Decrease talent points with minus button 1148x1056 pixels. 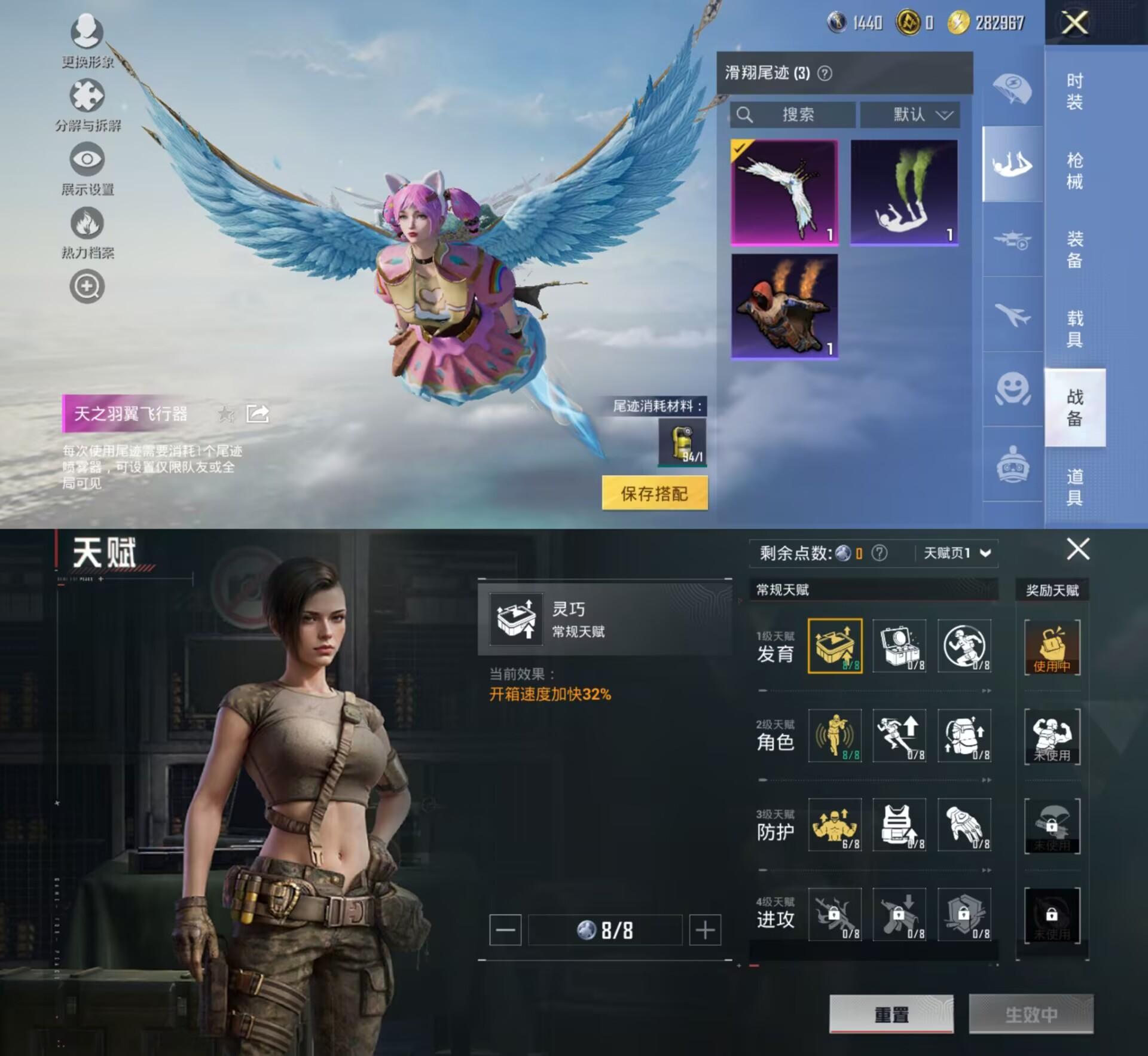[505, 930]
